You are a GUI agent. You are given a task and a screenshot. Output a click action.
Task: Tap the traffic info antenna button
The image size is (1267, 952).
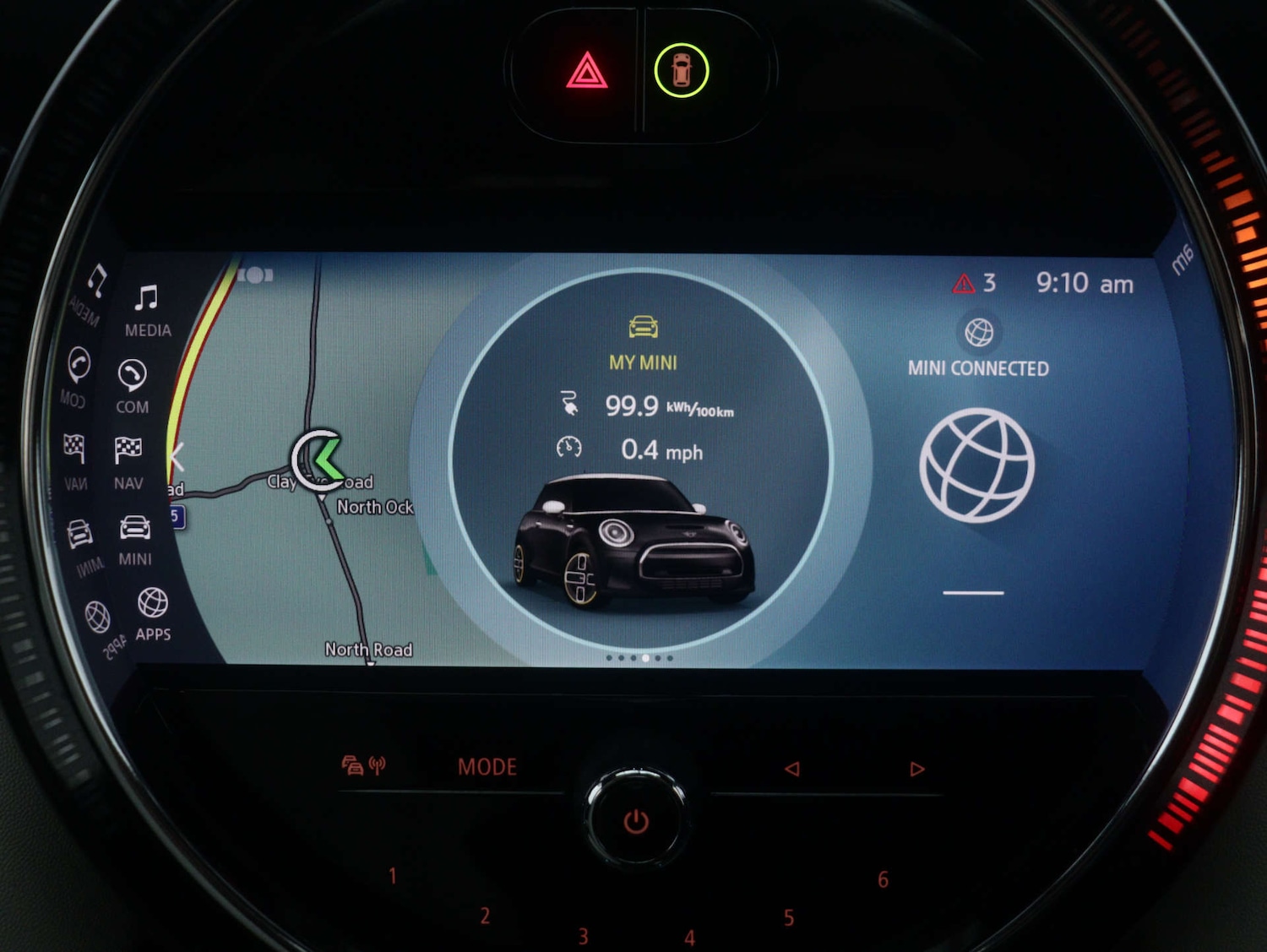pos(363,766)
